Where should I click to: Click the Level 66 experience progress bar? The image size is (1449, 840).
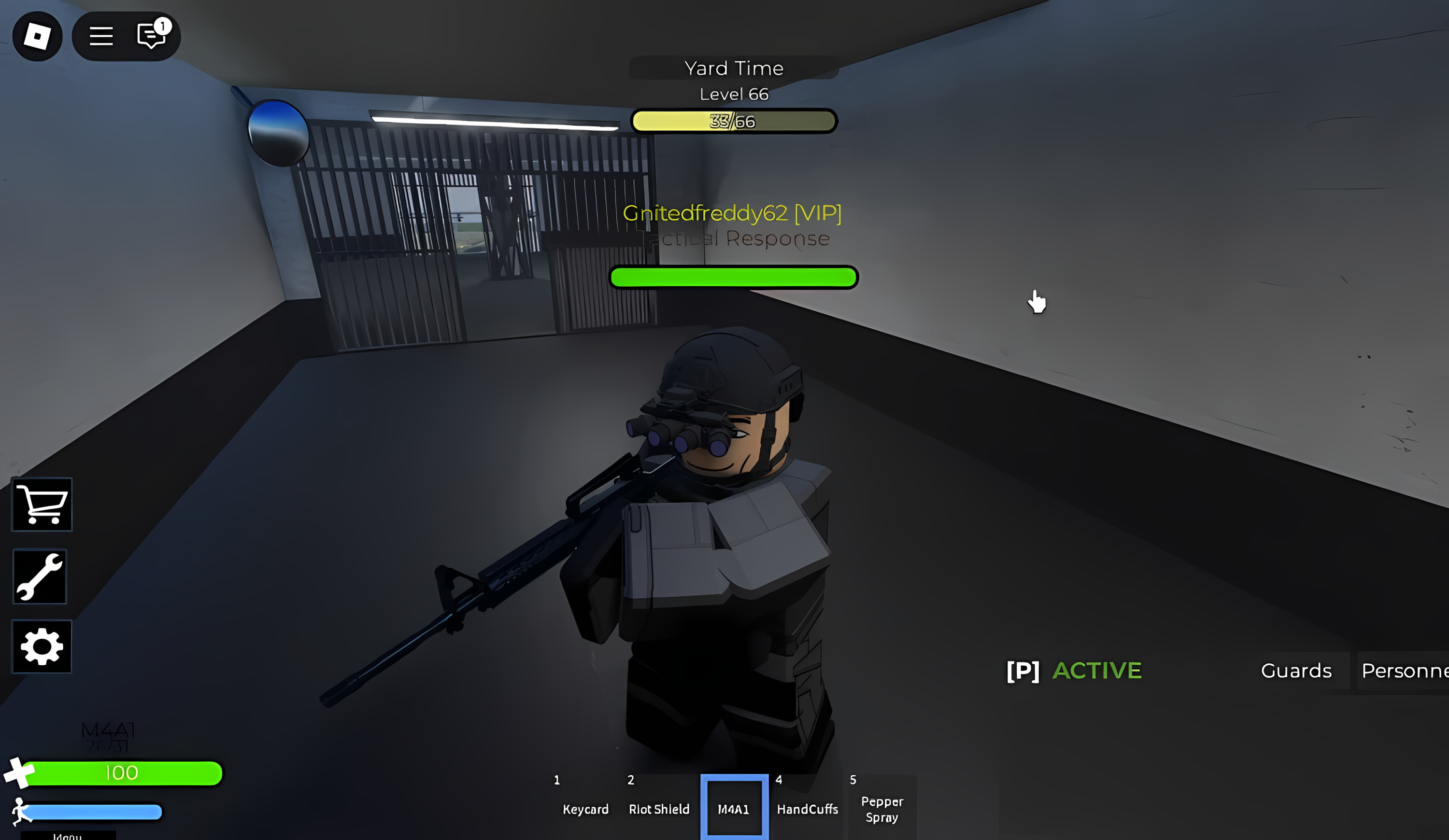[x=733, y=121]
